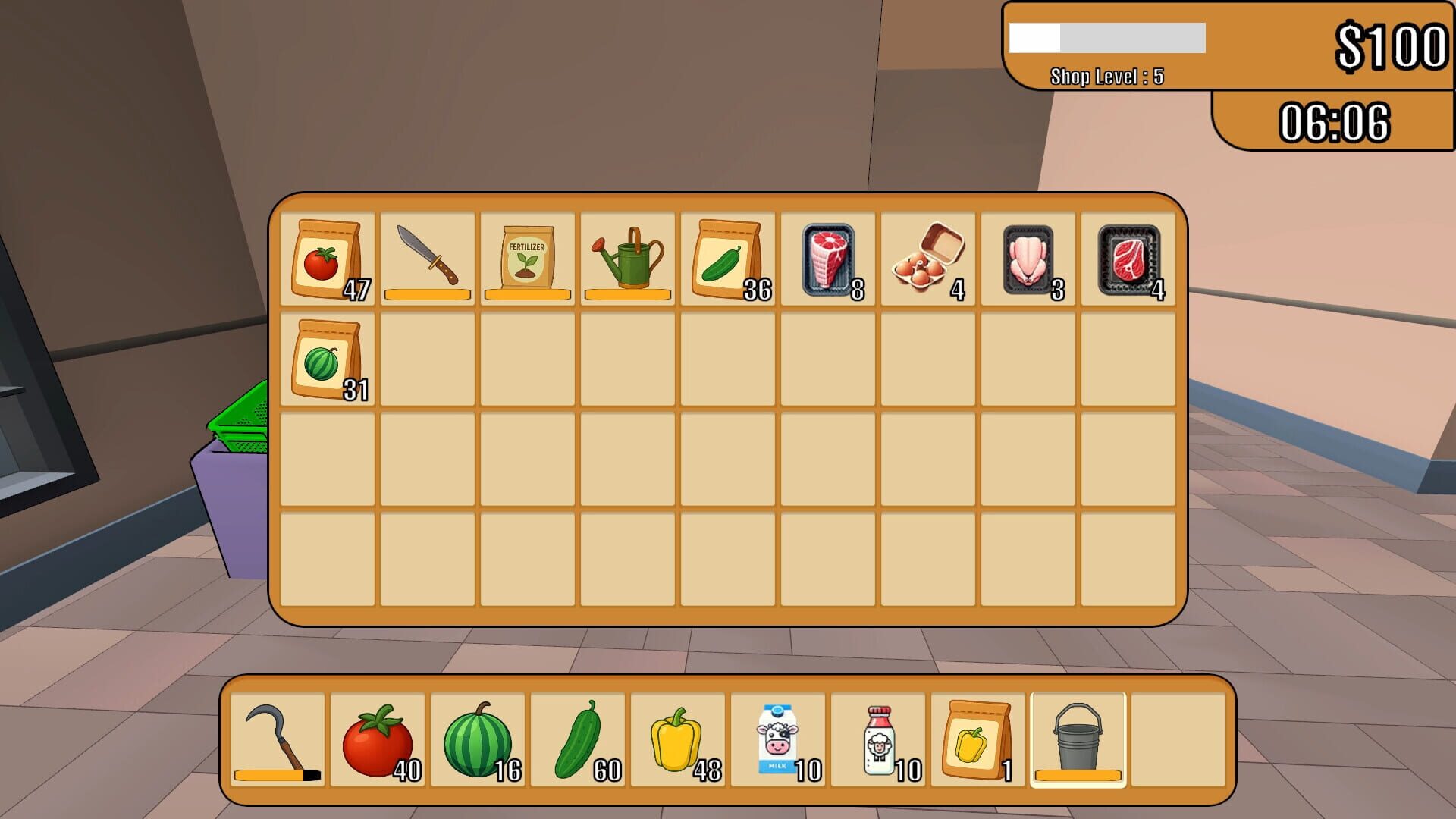
Task: Pick the carton of eggs
Action: click(x=927, y=258)
